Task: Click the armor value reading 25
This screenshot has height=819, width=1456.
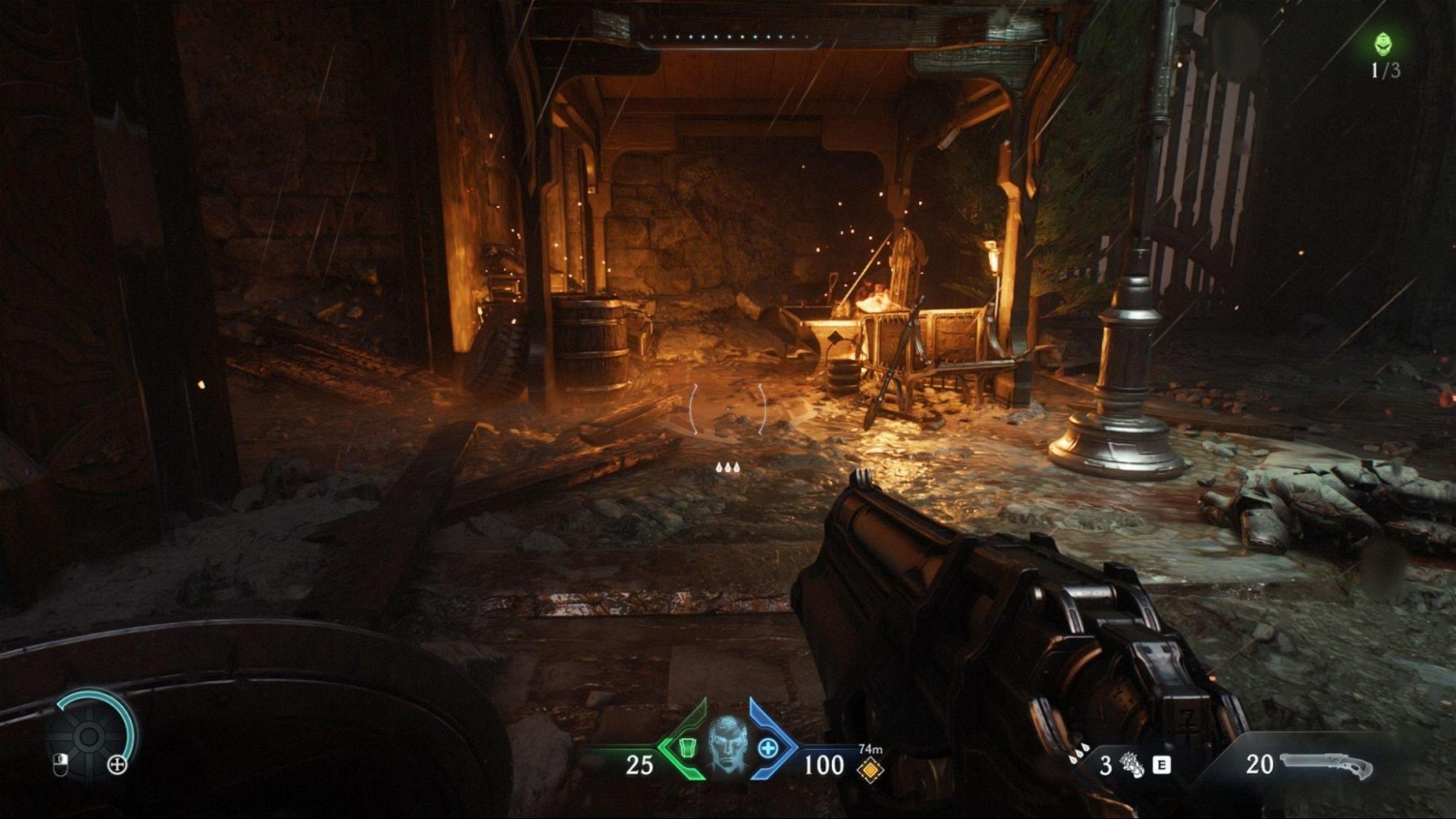Action: tap(640, 763)
